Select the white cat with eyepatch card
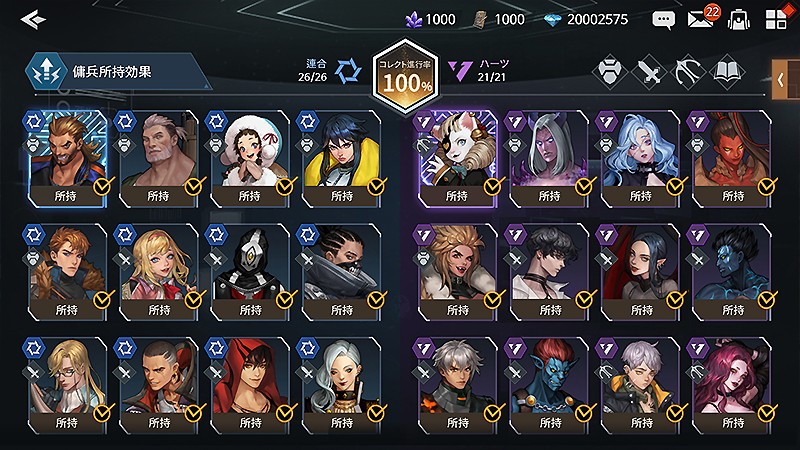The width and height of the screenshot is (800, 450). [x=456, y=156]
